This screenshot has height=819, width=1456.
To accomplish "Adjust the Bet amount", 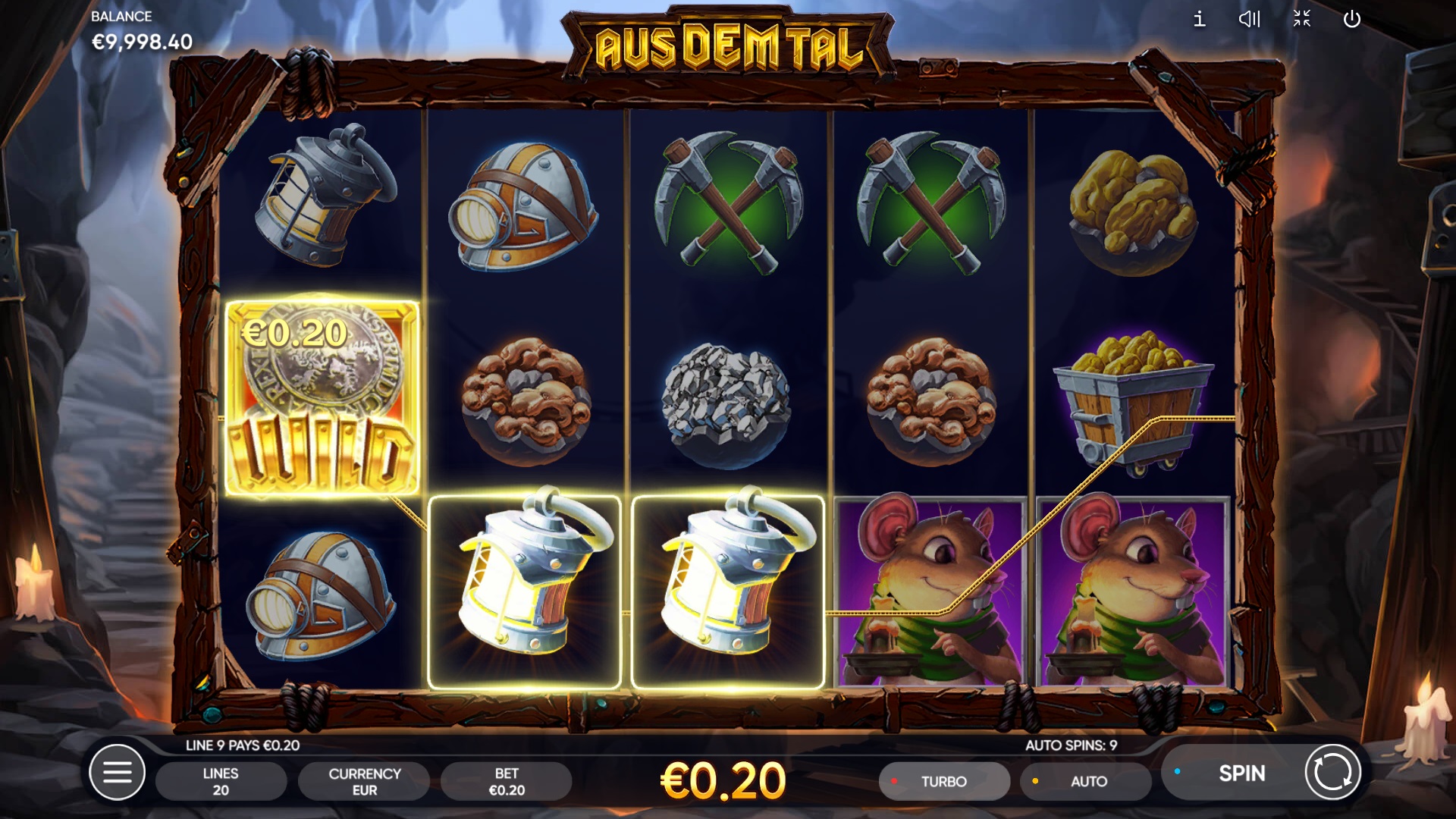I will (x=507, y=781).
